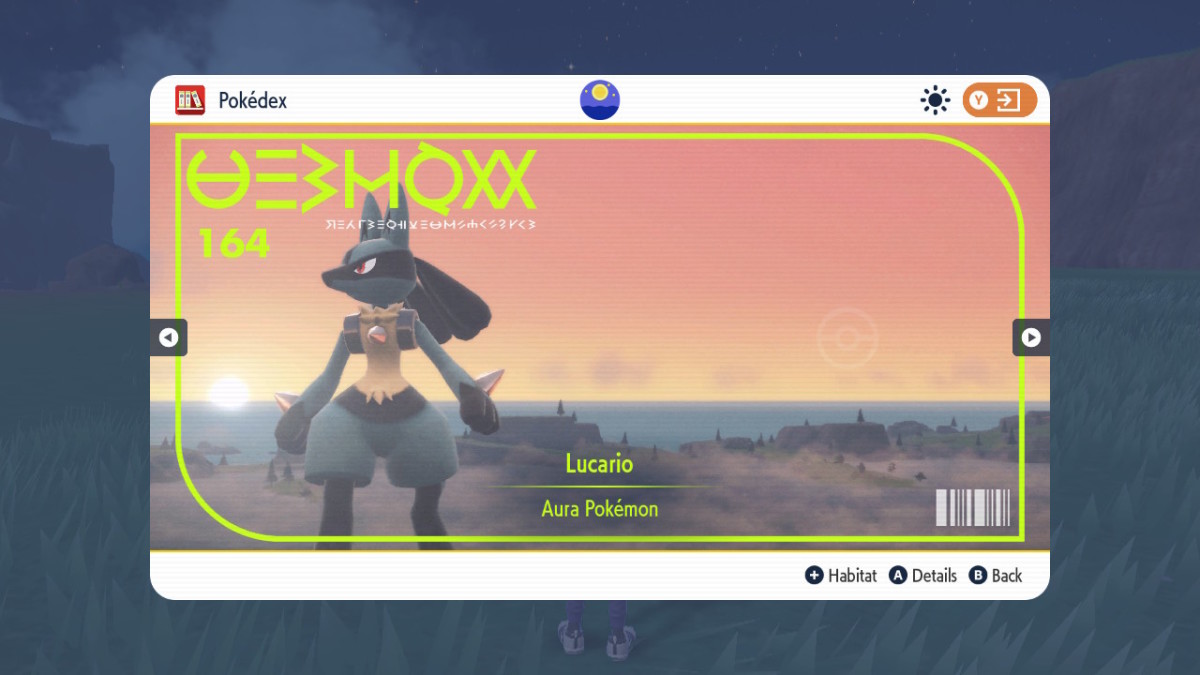The image size is (1200, 675).
Task: Toggle the sun brightness icon
Action: (935, 100)
